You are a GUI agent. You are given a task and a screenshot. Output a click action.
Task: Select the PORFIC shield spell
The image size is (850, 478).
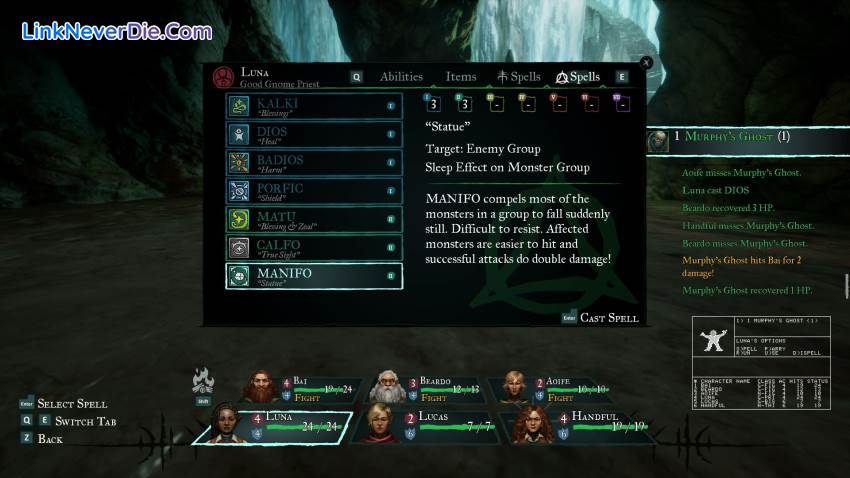(x=314, y=190)
